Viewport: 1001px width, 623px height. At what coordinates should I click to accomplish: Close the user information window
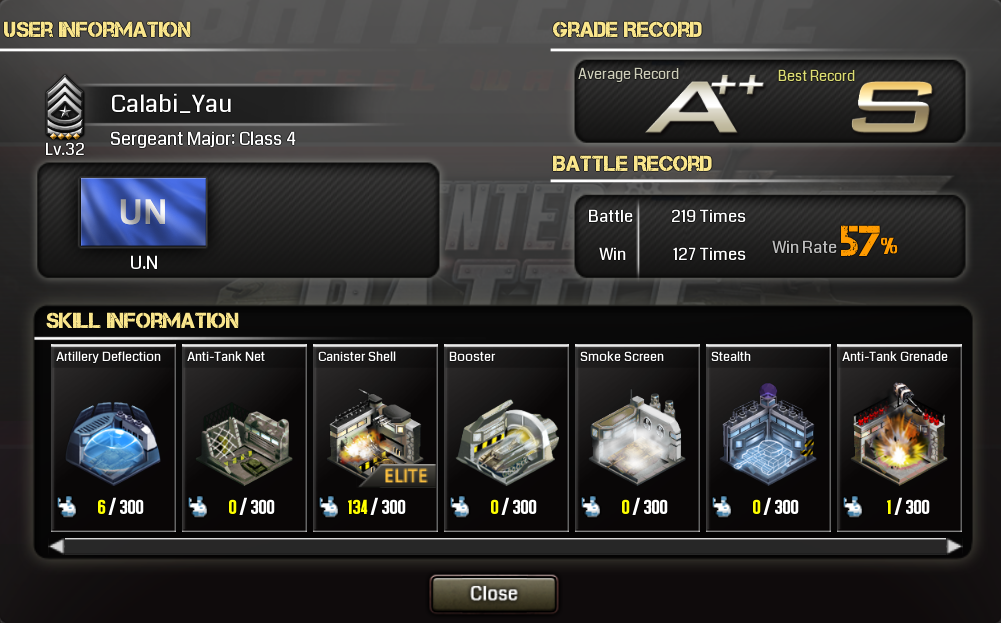(x=493, y=593)
